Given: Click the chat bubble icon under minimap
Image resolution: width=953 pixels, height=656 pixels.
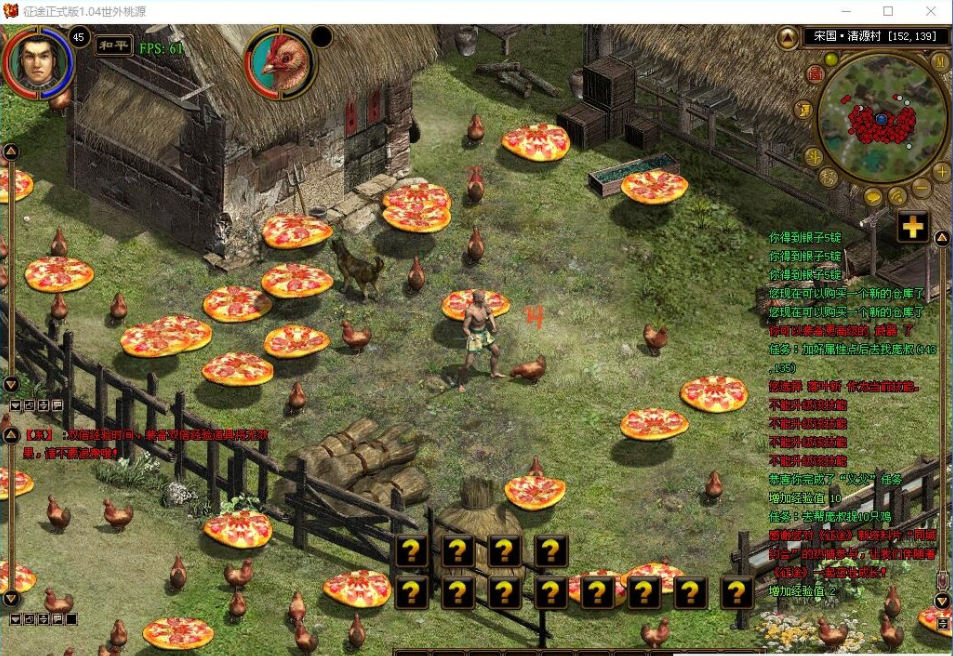Looking at the screenshot, I should [874, 197].
